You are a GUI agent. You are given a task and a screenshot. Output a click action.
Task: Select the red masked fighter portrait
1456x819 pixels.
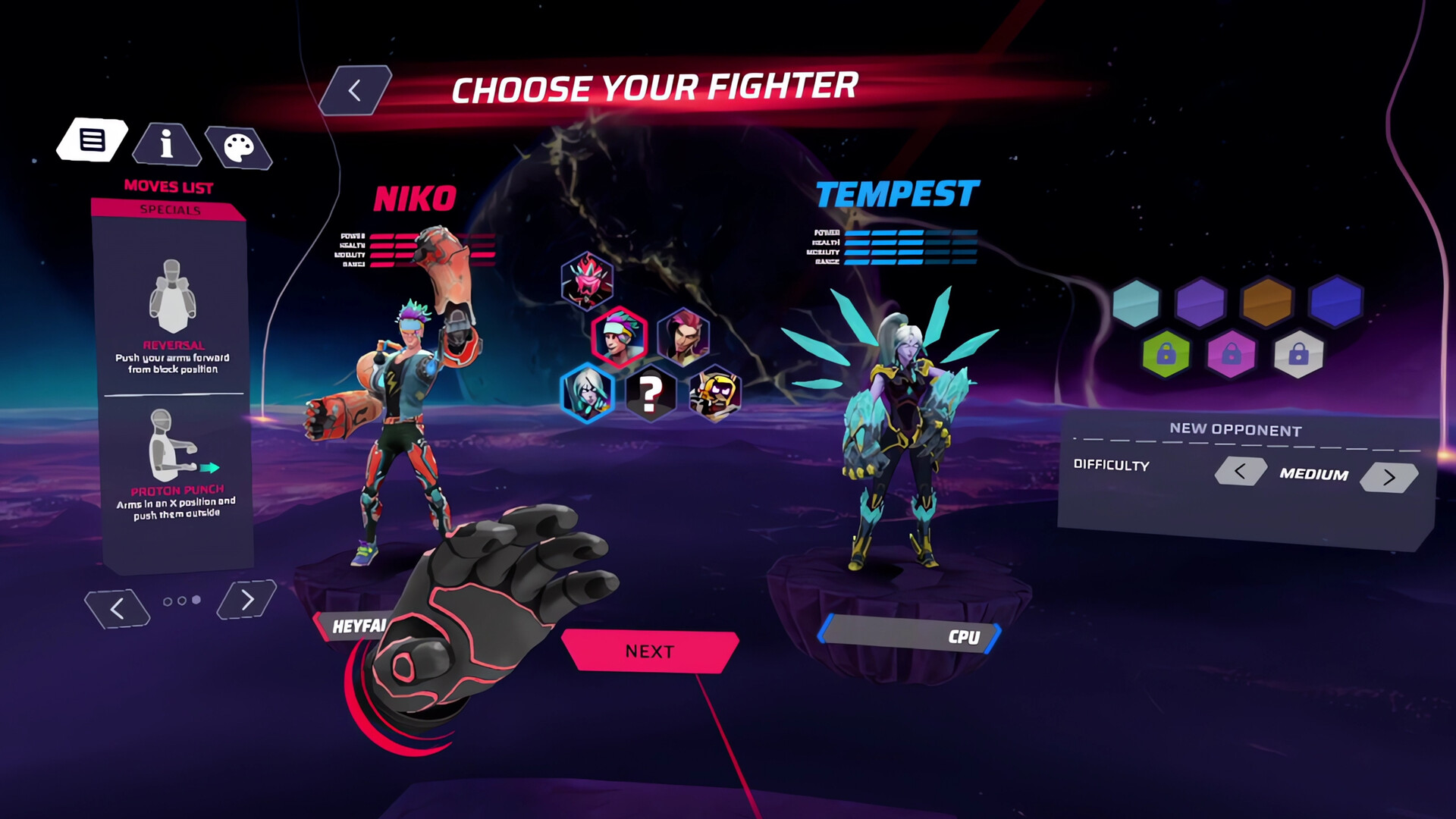pos(587,281)
